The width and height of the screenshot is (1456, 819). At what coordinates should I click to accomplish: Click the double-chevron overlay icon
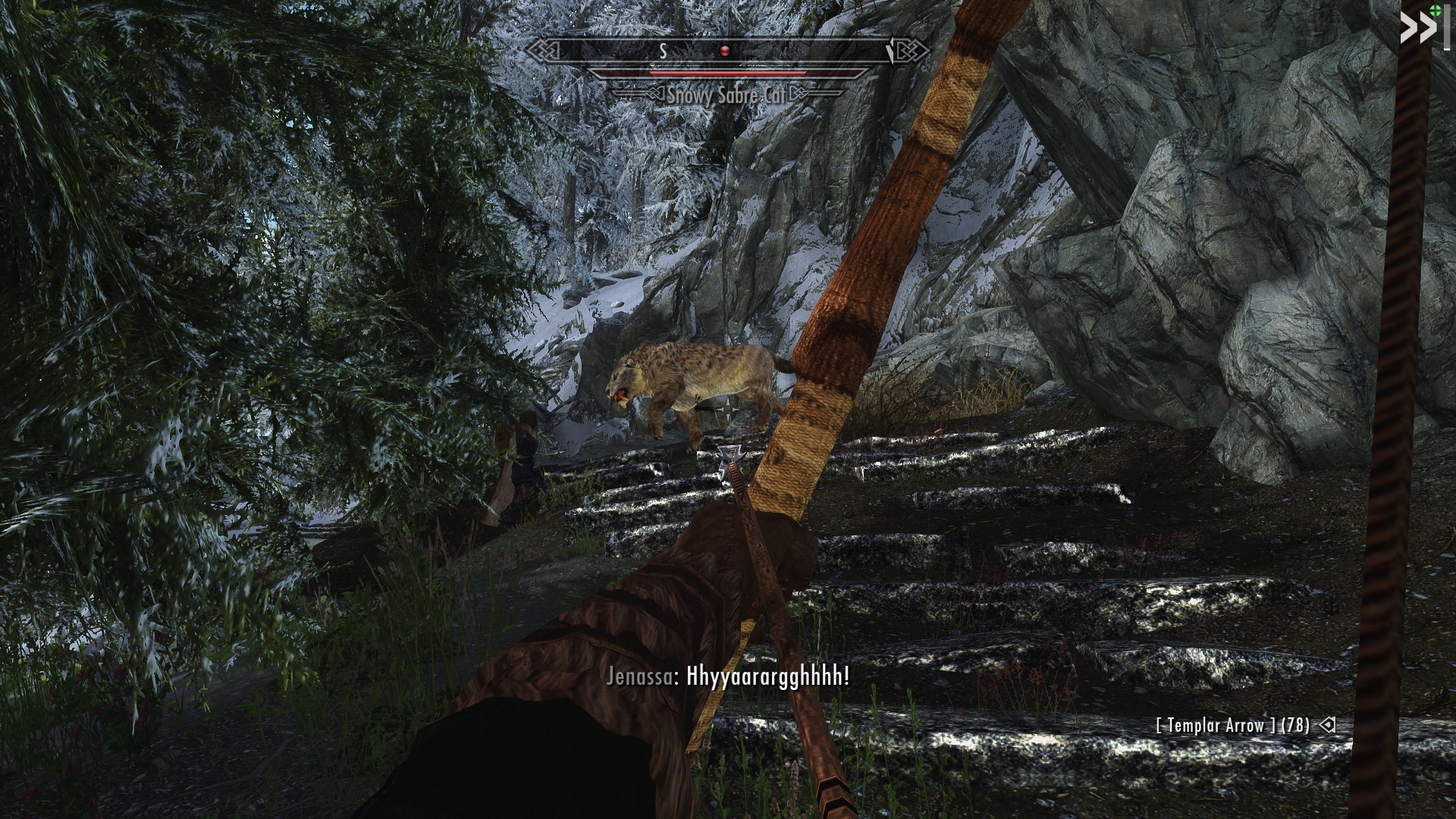[1418, 29]
